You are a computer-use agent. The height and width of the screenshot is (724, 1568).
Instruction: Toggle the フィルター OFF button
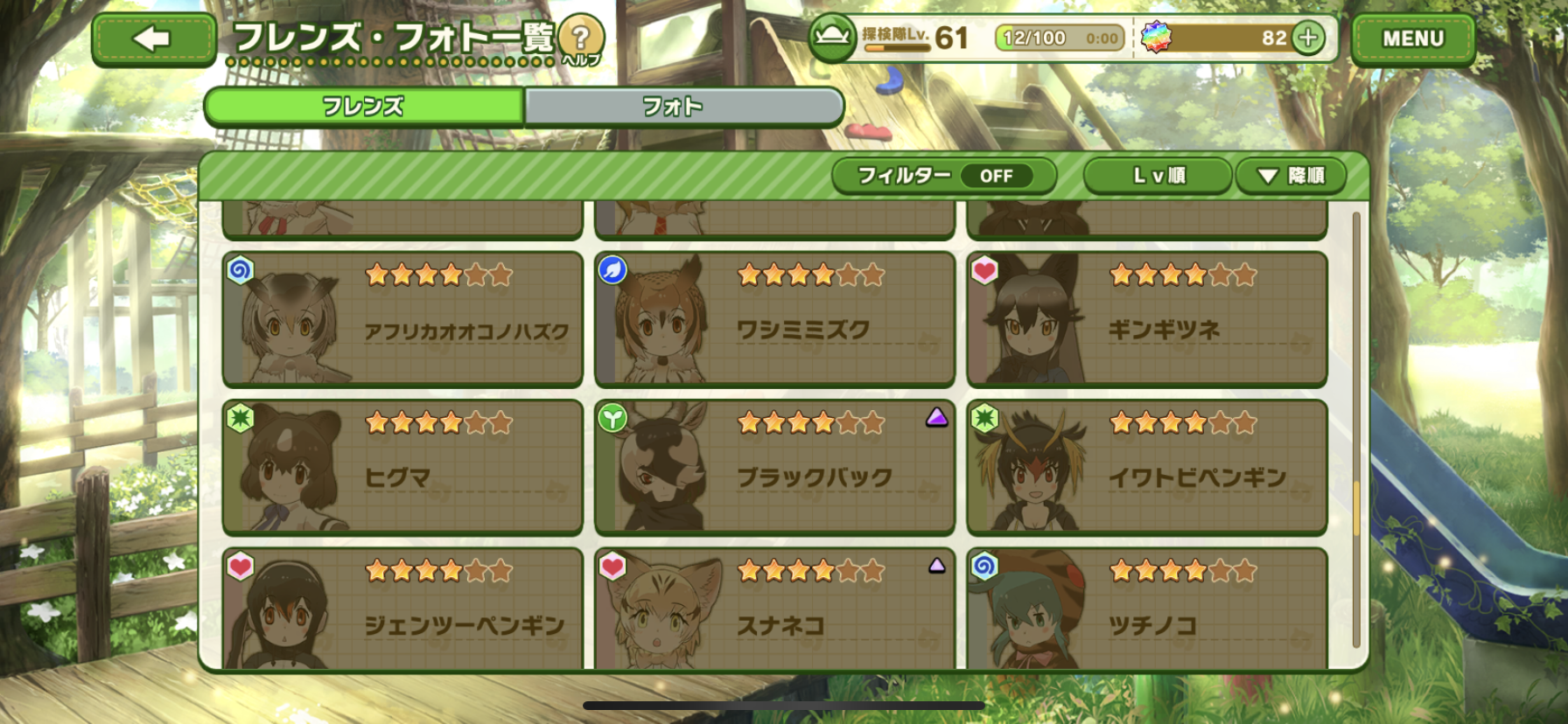943,176
